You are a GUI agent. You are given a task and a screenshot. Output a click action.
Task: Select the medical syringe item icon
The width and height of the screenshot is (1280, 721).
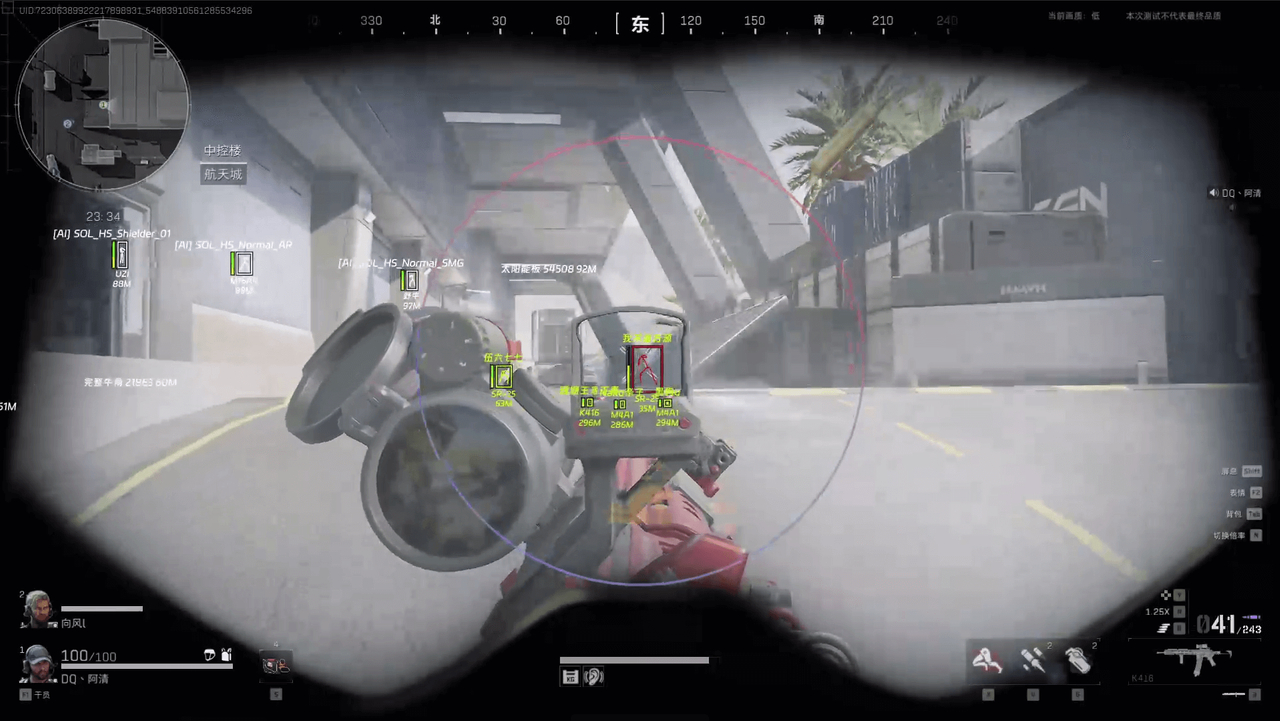(x=1034, y=658)
